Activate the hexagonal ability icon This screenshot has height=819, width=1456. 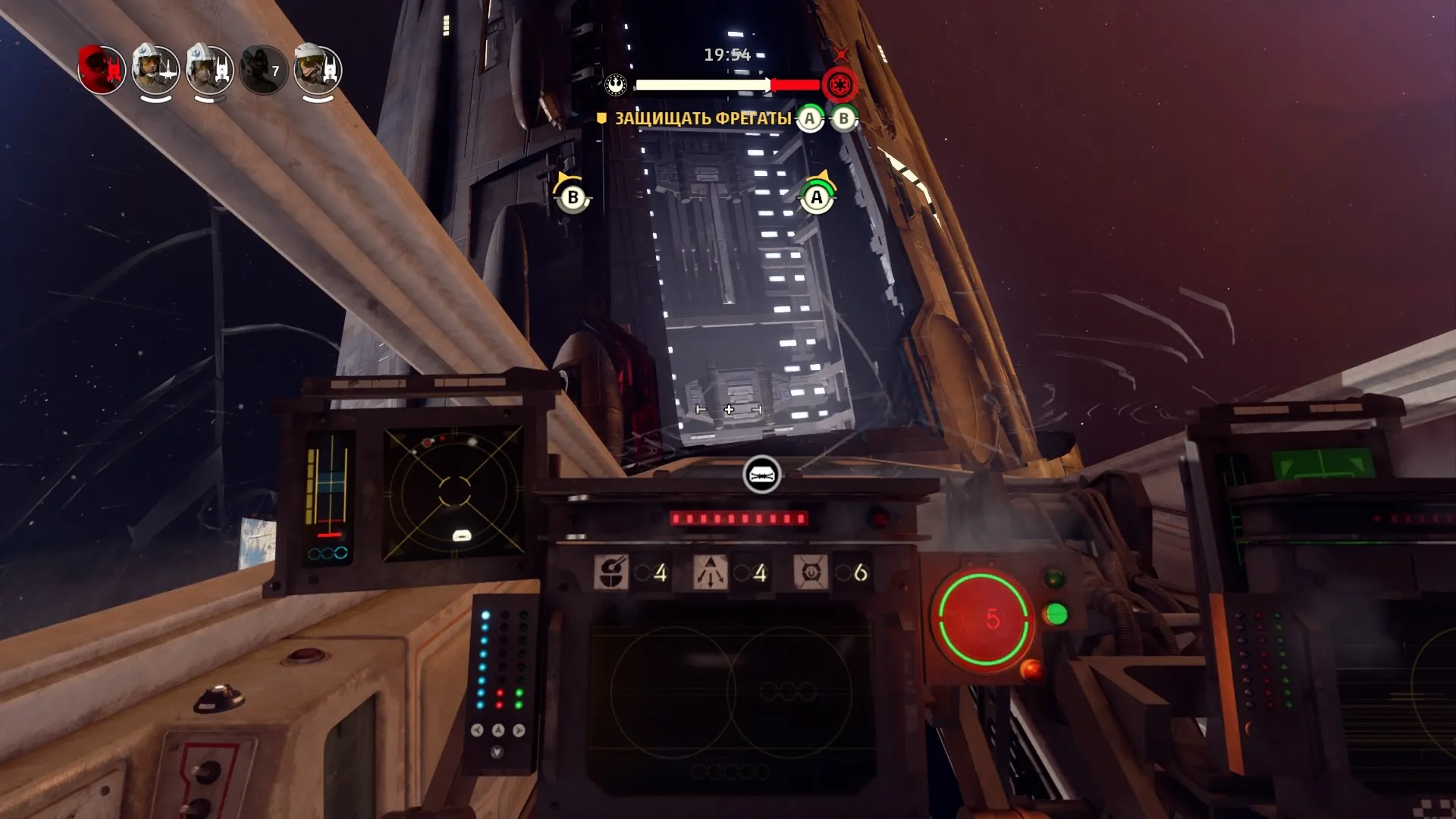810,573
